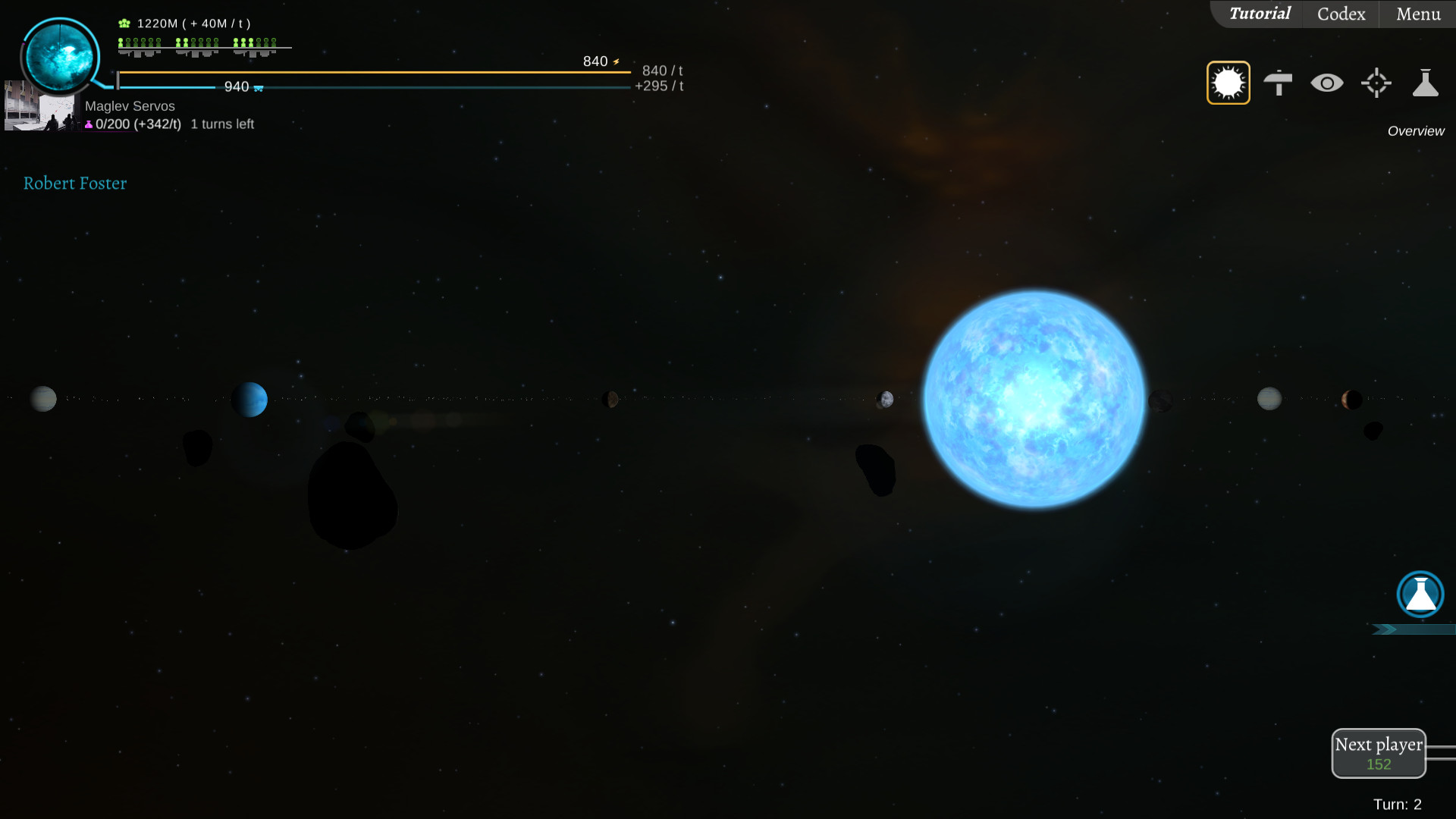The image size is (1456, 819).
Task: Click the lightning energy icon near 840
Action: (x=617, y=61)
